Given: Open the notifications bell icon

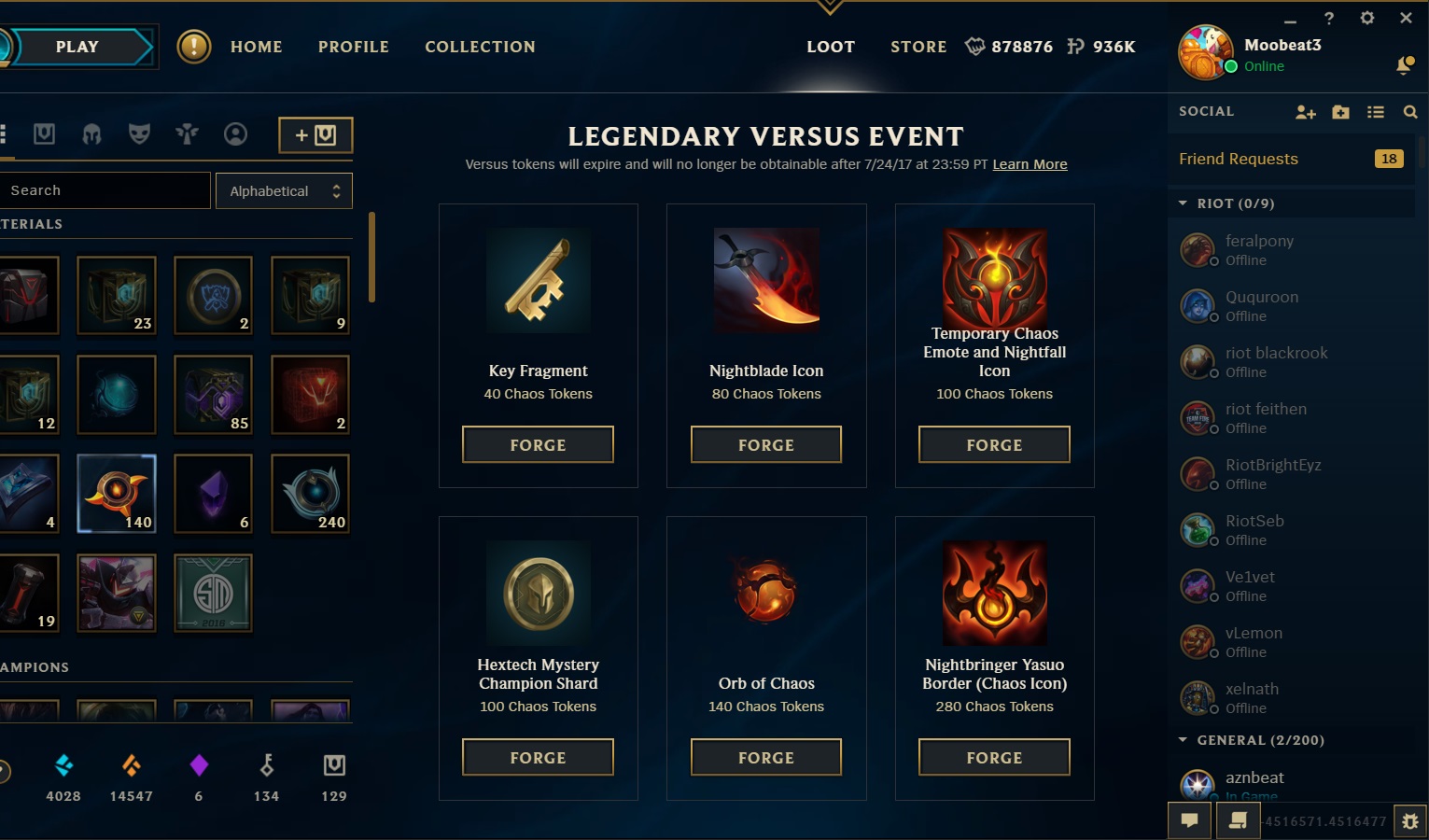Looking at the screenshot, I should 1404,66.
